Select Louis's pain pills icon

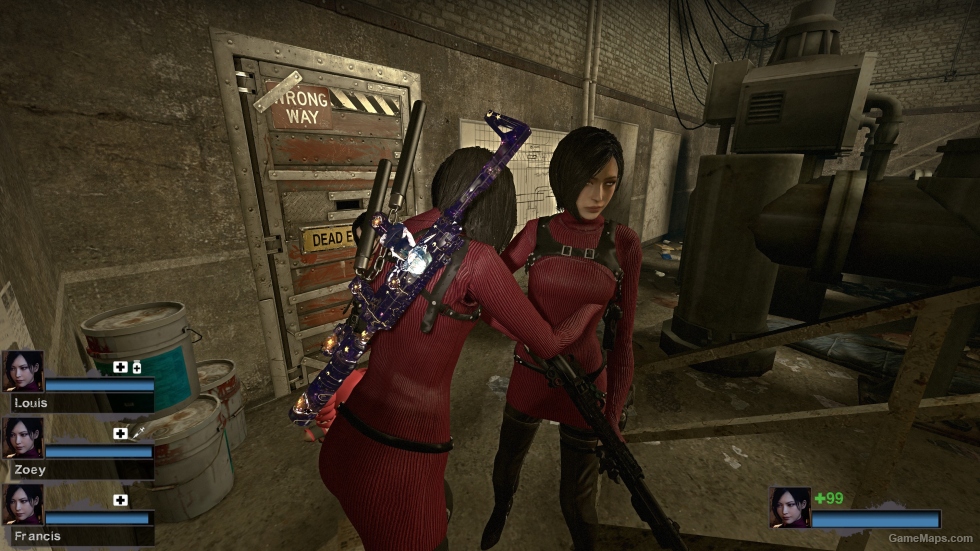click(136, 368)
